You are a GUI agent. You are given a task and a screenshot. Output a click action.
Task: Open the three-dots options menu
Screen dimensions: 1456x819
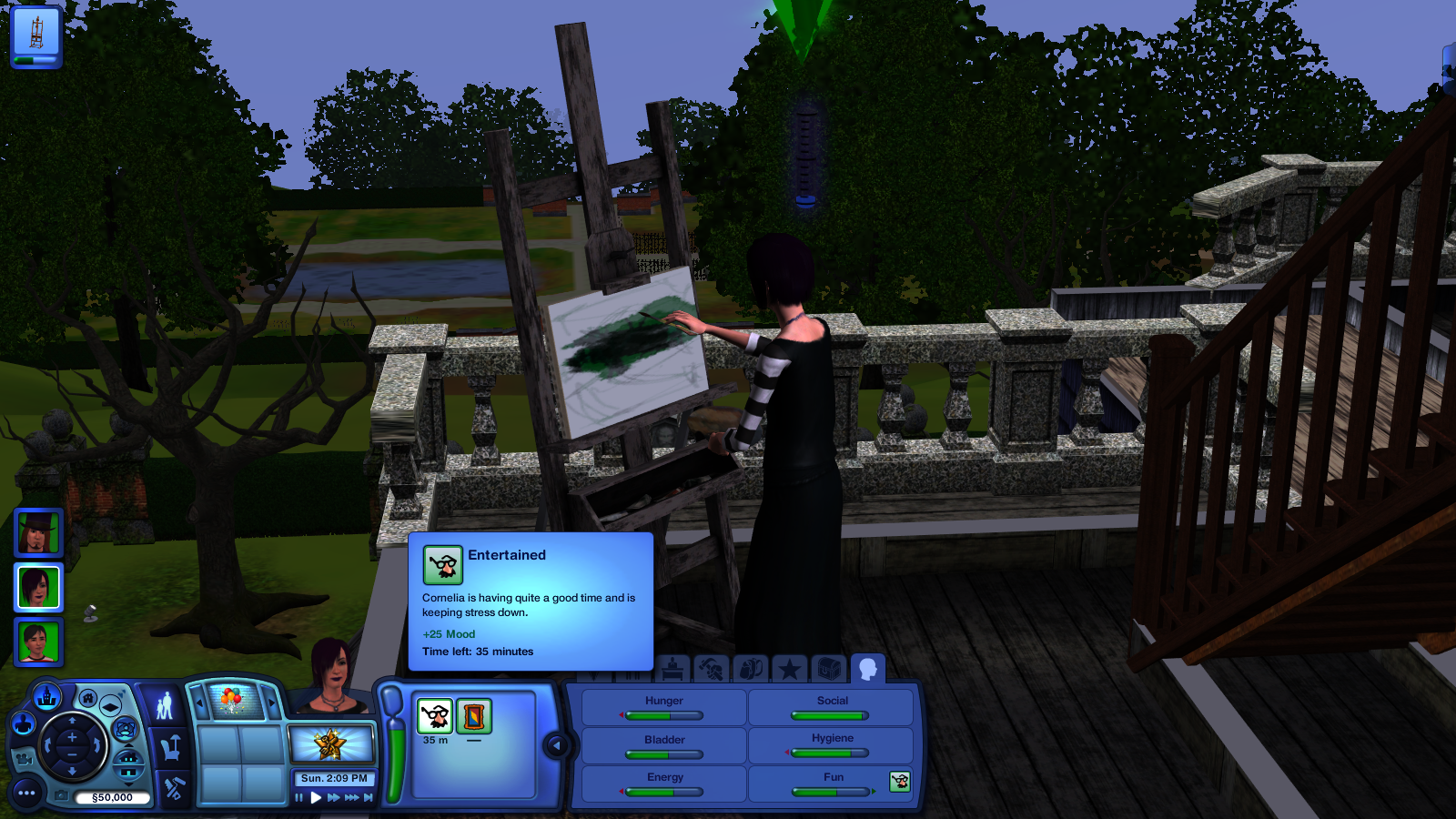tap(26, 794)
